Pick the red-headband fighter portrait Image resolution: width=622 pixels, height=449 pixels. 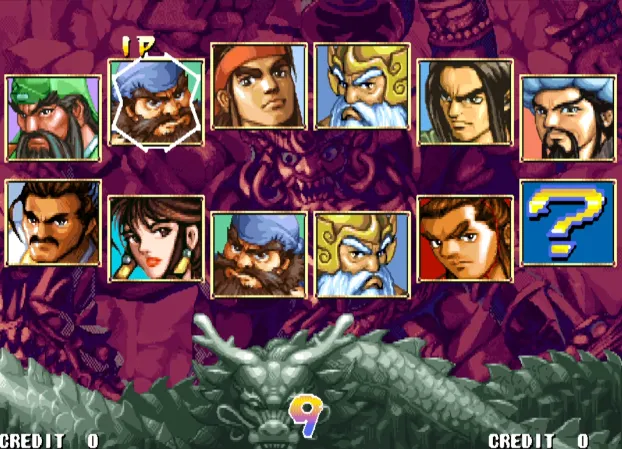pyautogui.click(x=258, y=86)
